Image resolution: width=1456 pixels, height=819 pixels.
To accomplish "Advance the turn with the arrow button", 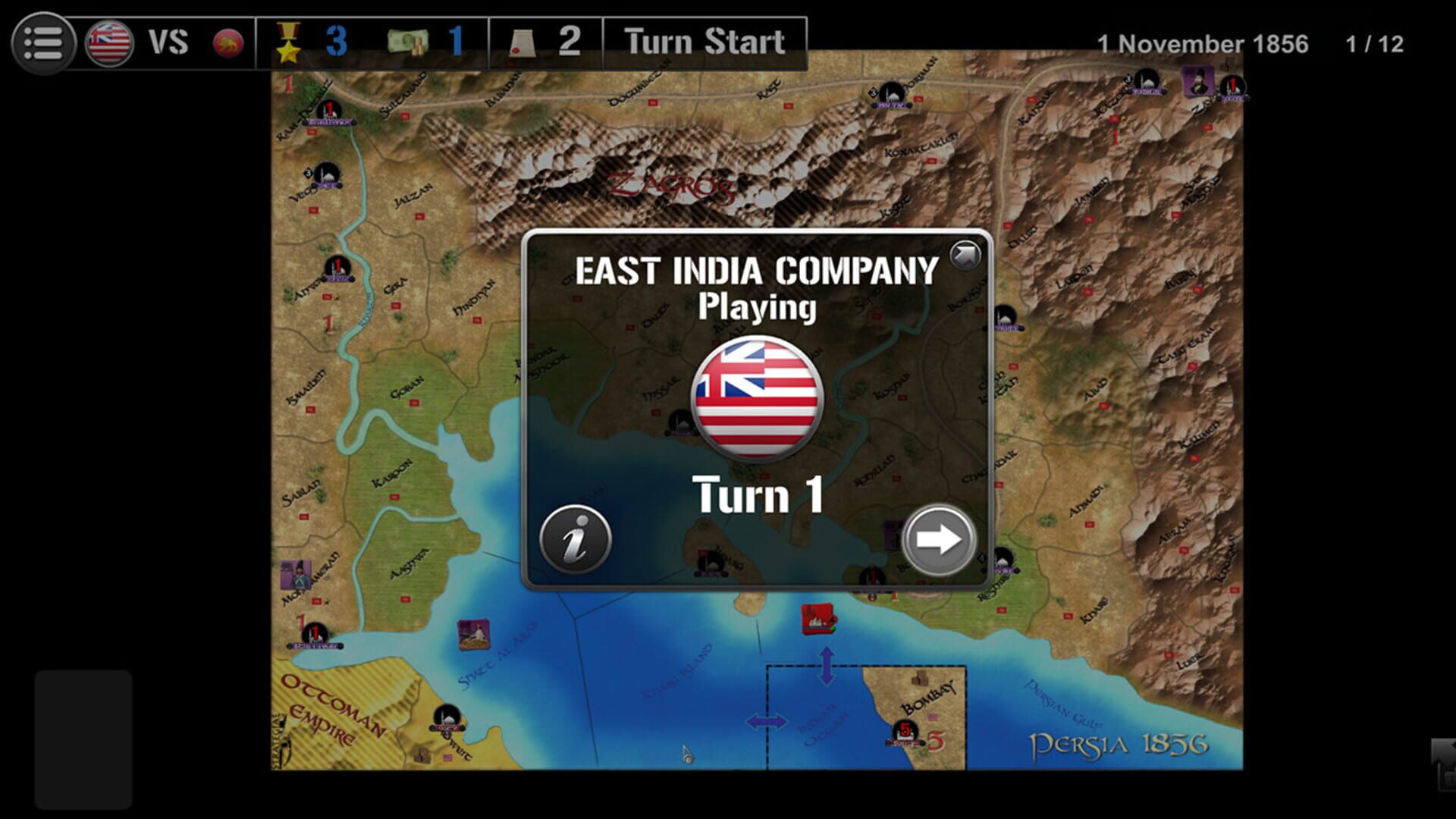I will coord(937,540).
